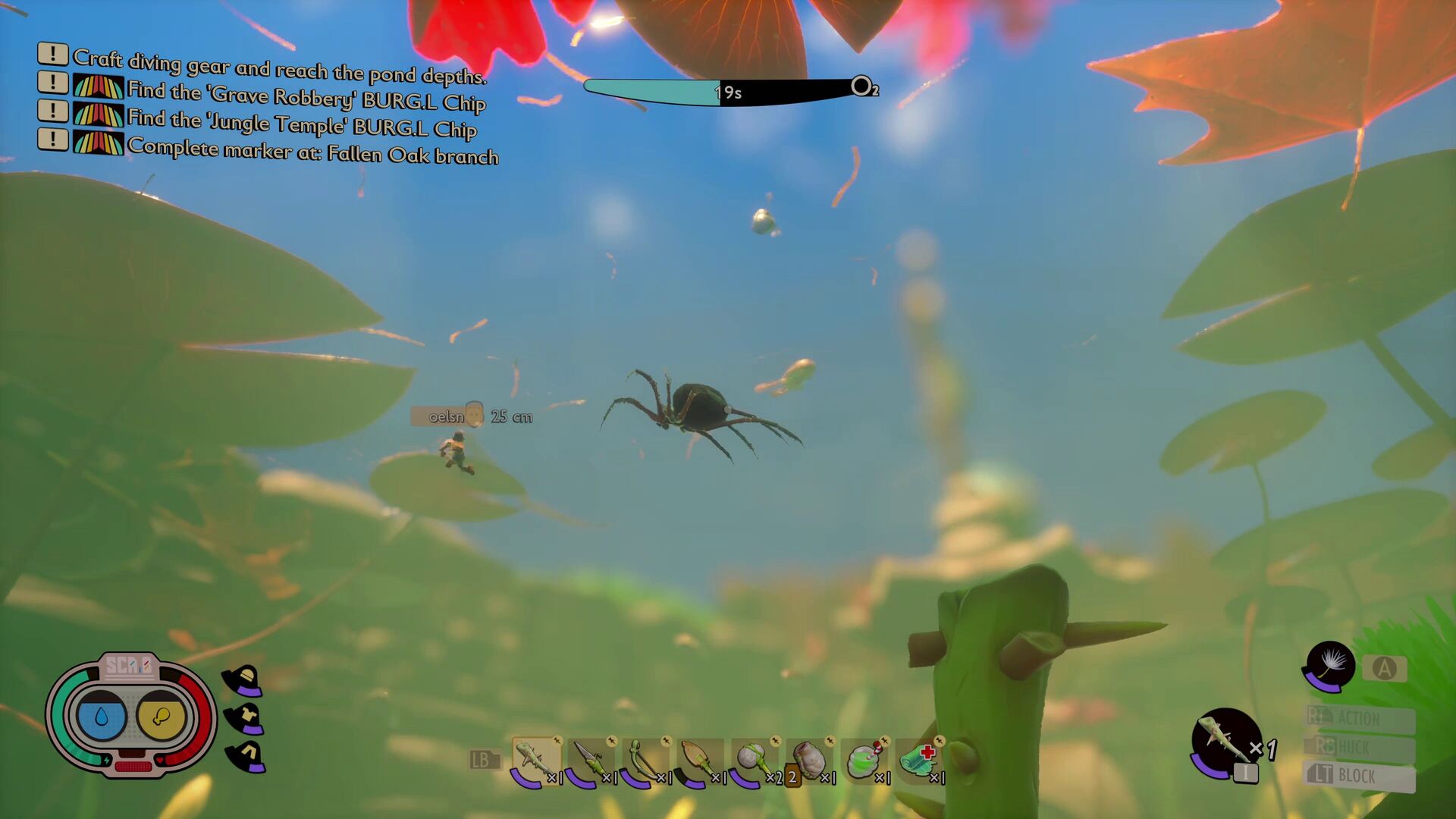Select the pebblet dagger hotbar slot
This screenshot has height=819, width=1456.
[590, 761]
